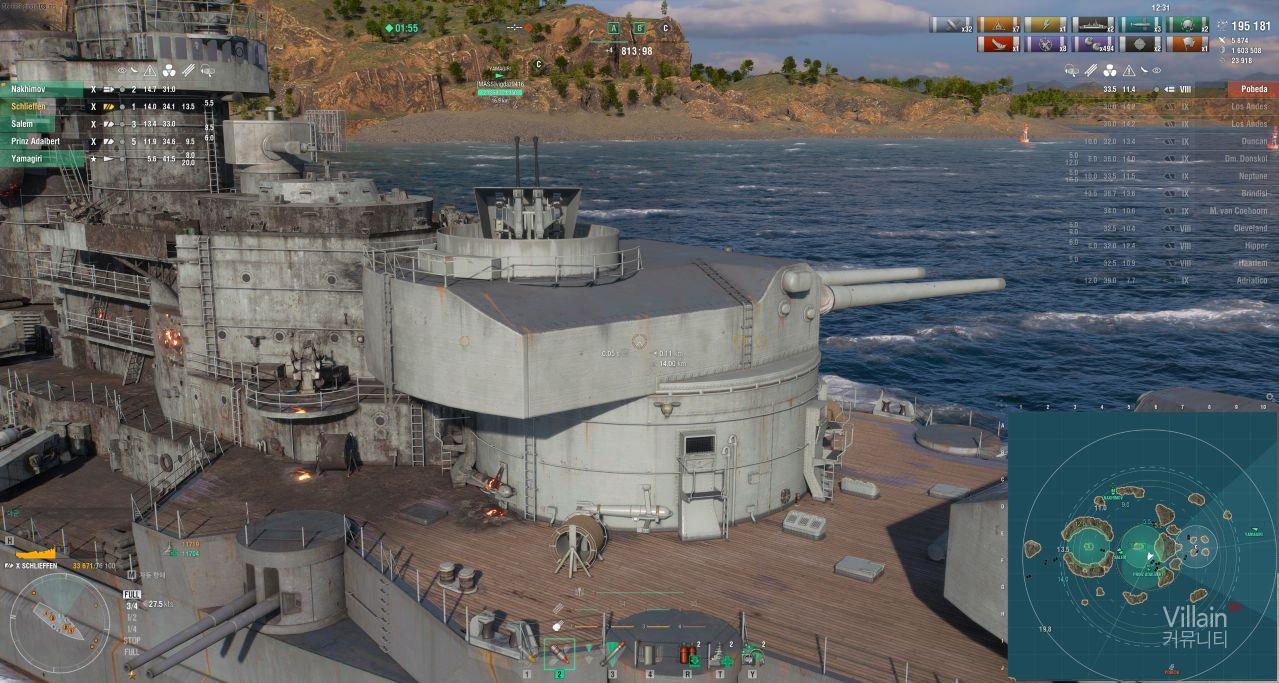1279x683 pixels.
Task: Click the minimap
Action: tap(1142, 546)
